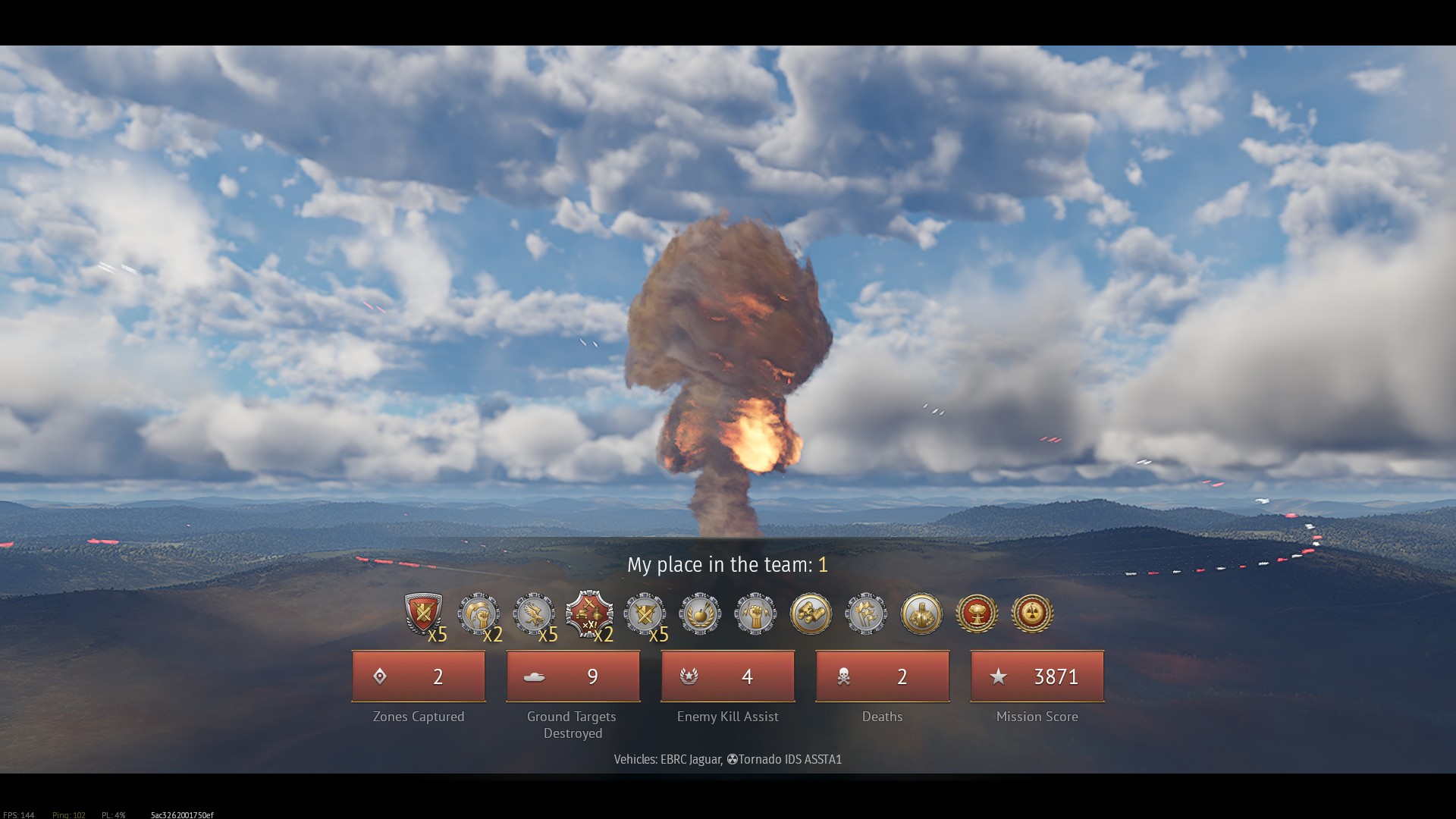Inspect the gold binoculars medal
Image resolution: width=1456 pixels, height=819 pixels.
point(811,613)
